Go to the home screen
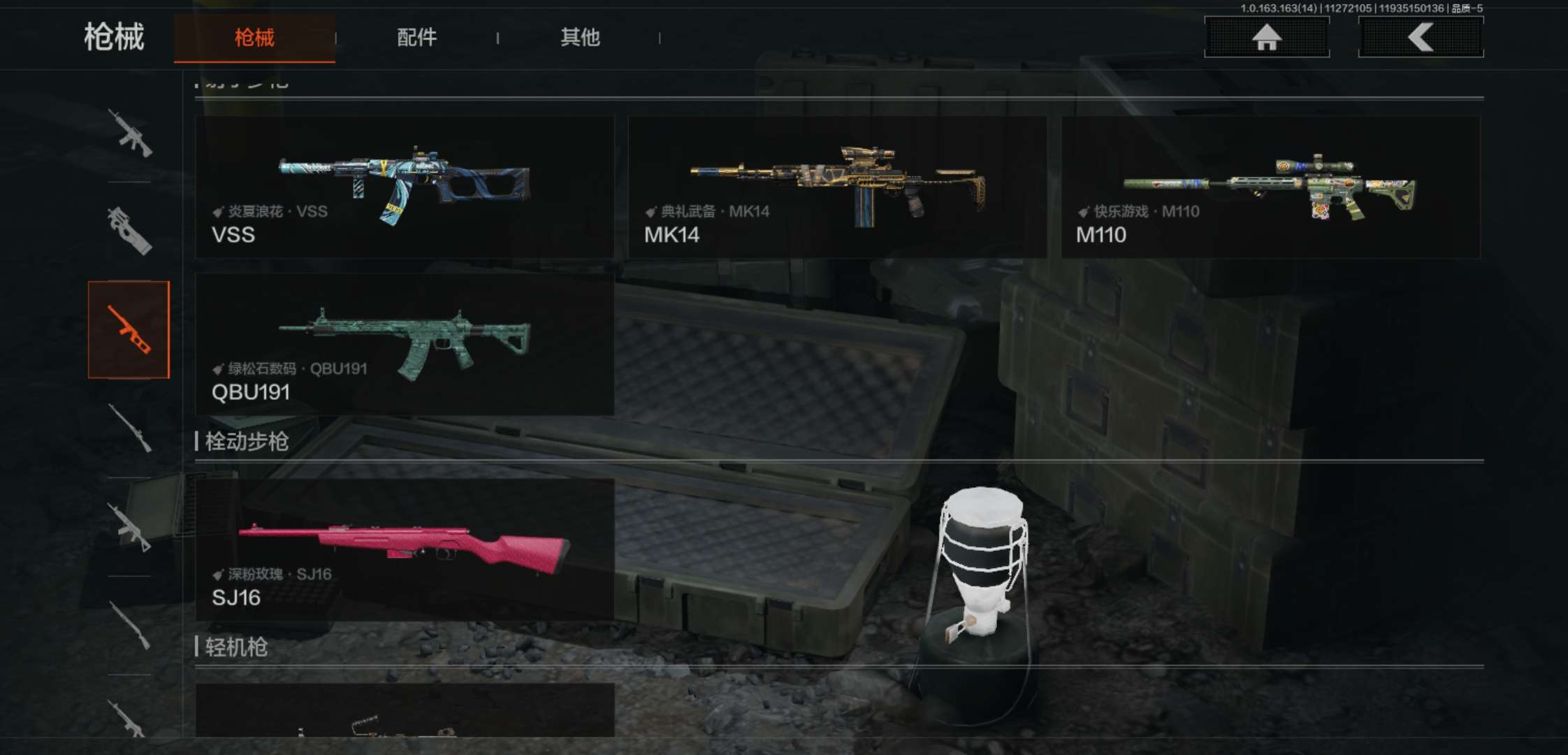 (x=1266, y=37)
